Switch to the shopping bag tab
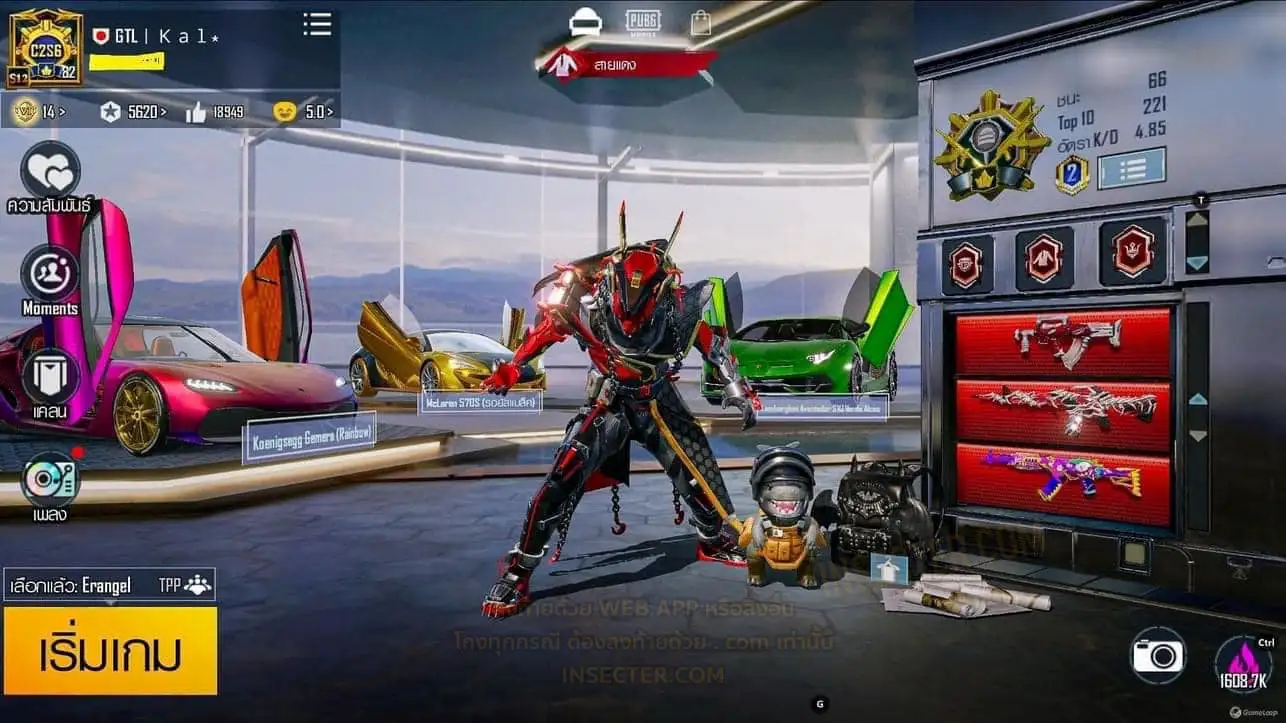Image resolution: width=1286 pixels, height=723 pixels. [x=701, y=23]
